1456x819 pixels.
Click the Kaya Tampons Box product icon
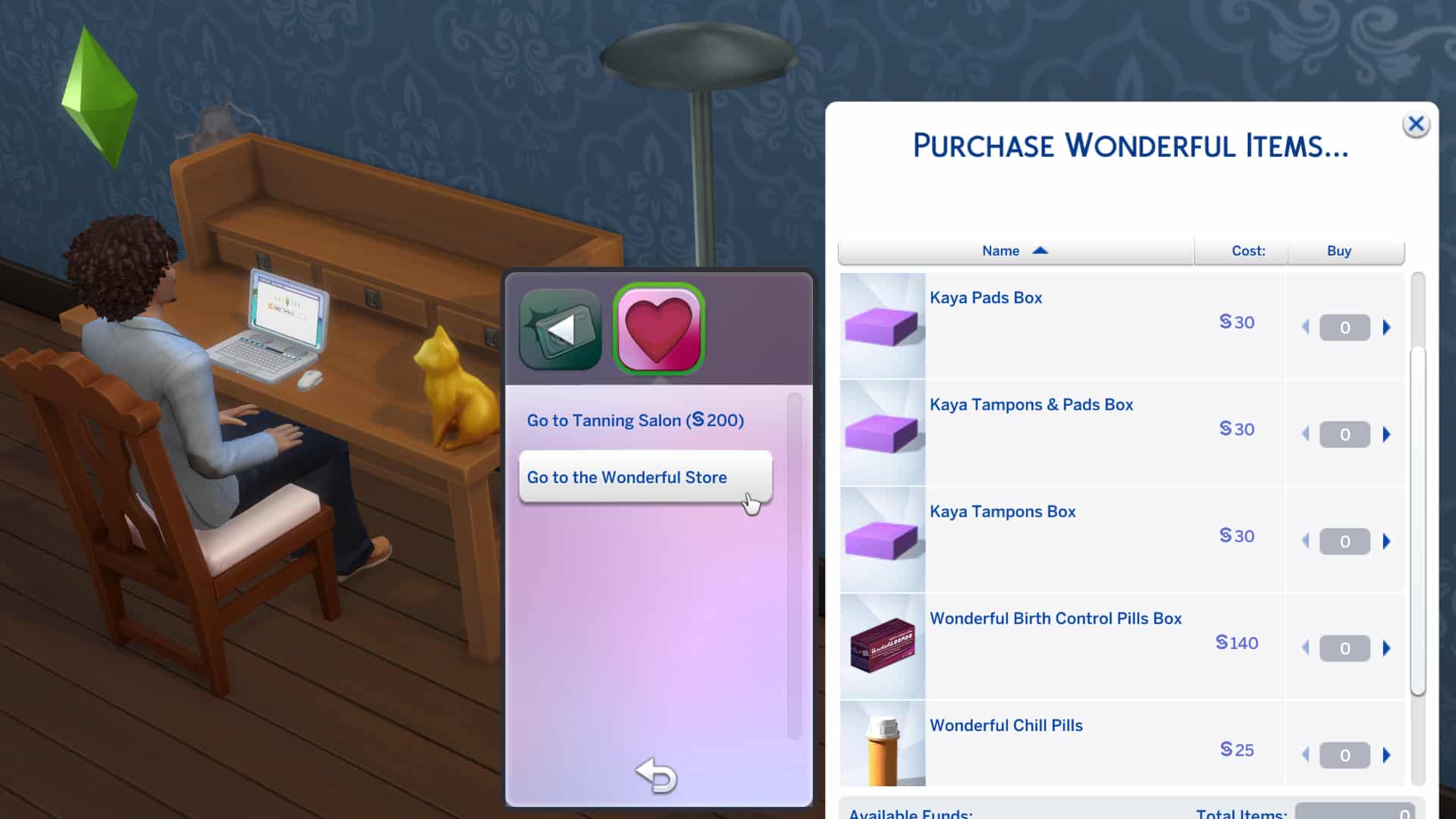pyautogui.click(x=882, y=538)
